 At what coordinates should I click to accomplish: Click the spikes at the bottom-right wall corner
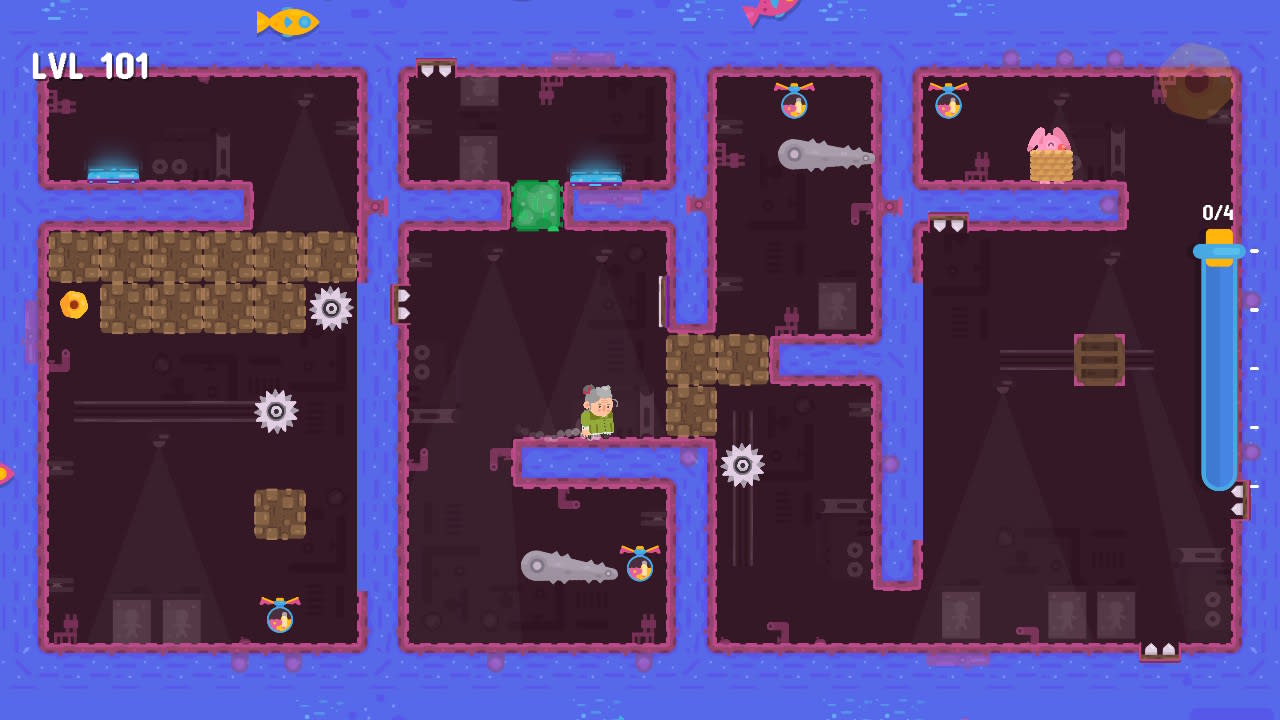click(1161, 650)
